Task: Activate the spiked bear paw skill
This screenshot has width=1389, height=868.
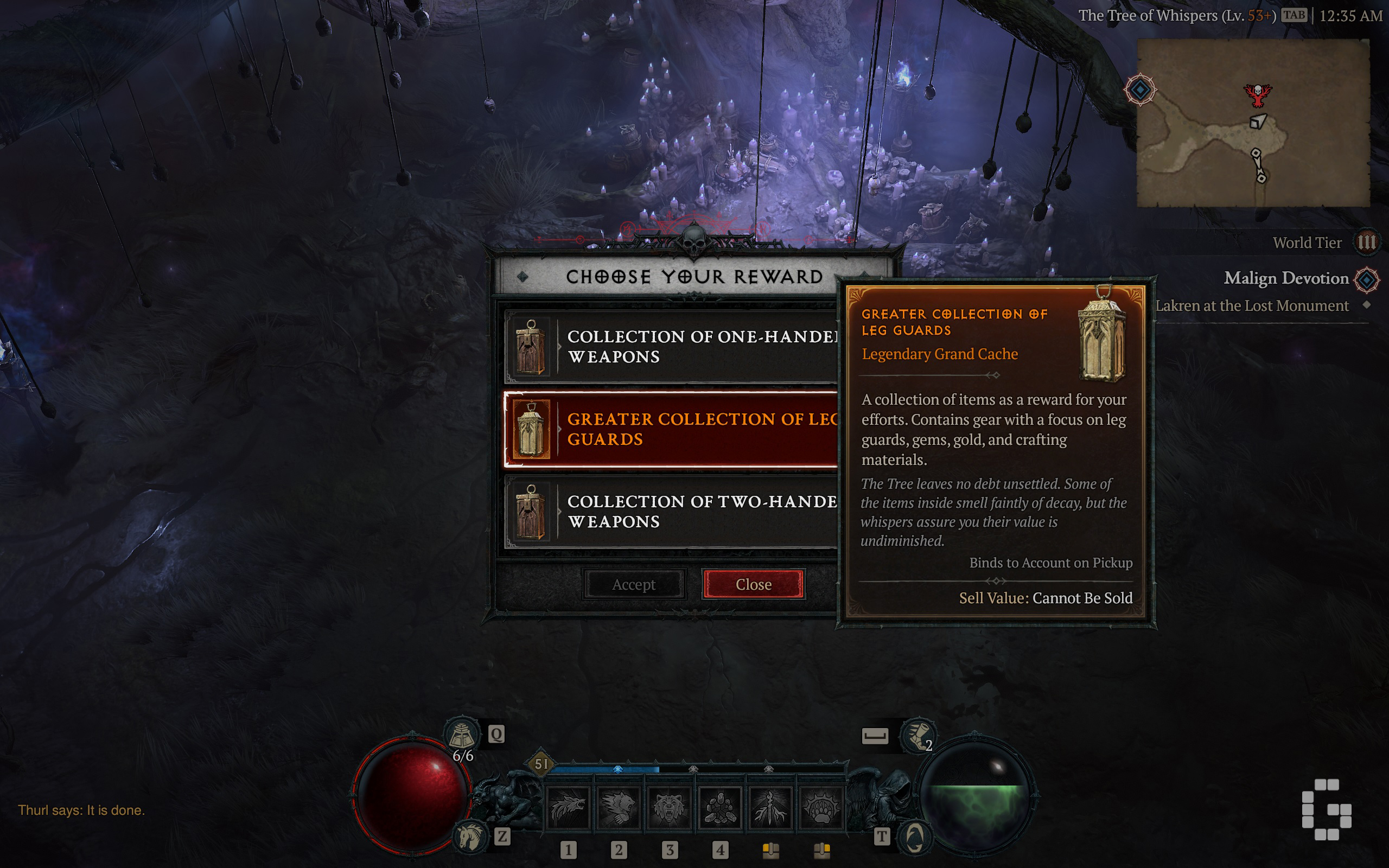Action: click(x=821, y=808)
